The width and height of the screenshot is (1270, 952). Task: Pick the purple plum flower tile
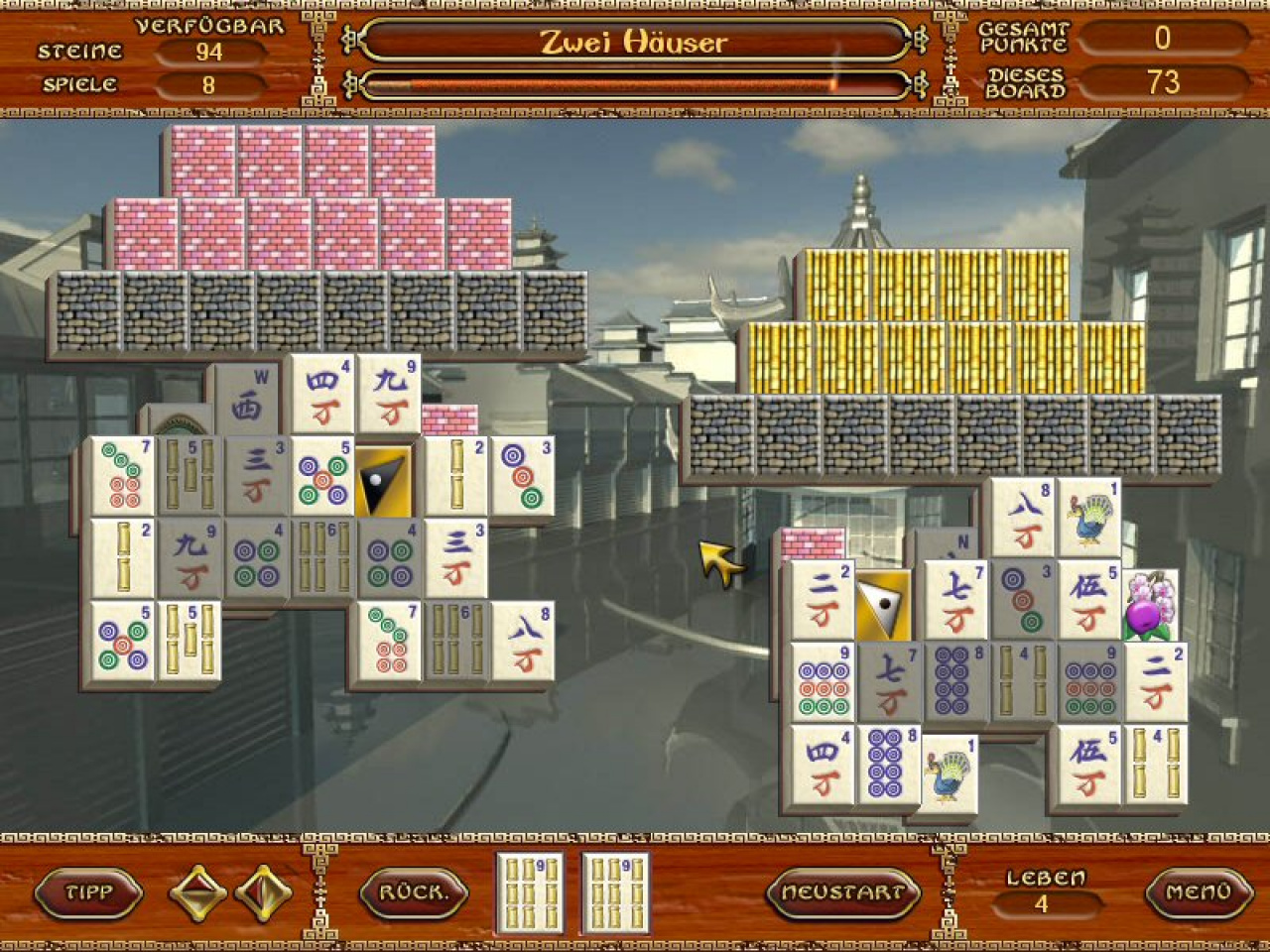point(1151,606)
